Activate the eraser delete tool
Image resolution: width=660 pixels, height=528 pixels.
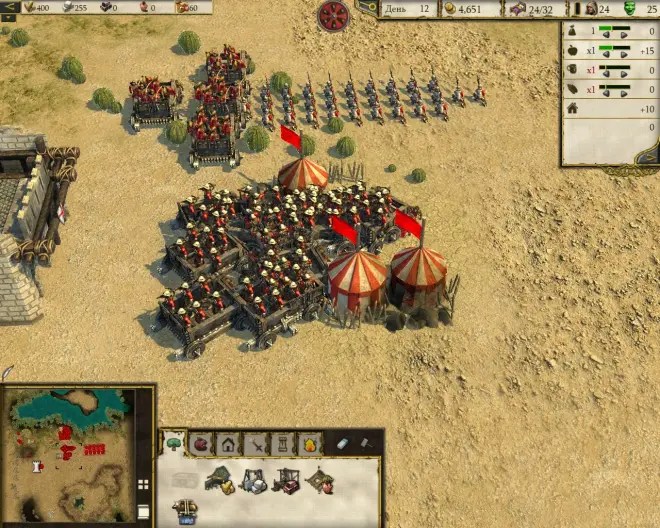tap(342, 443)
